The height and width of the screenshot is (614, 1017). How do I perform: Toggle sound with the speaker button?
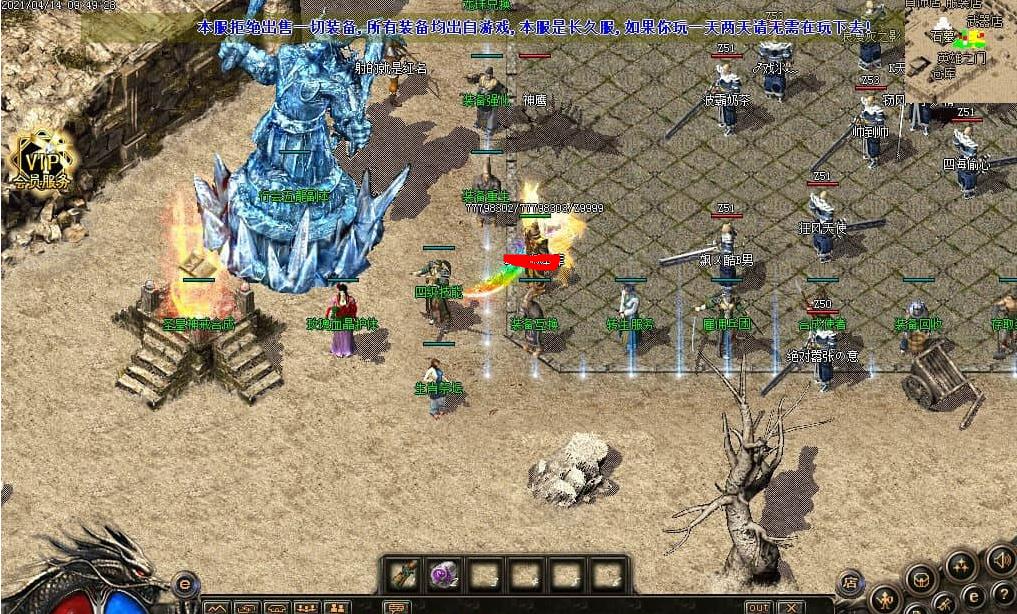pyautogui.click(x=999, y=558)
